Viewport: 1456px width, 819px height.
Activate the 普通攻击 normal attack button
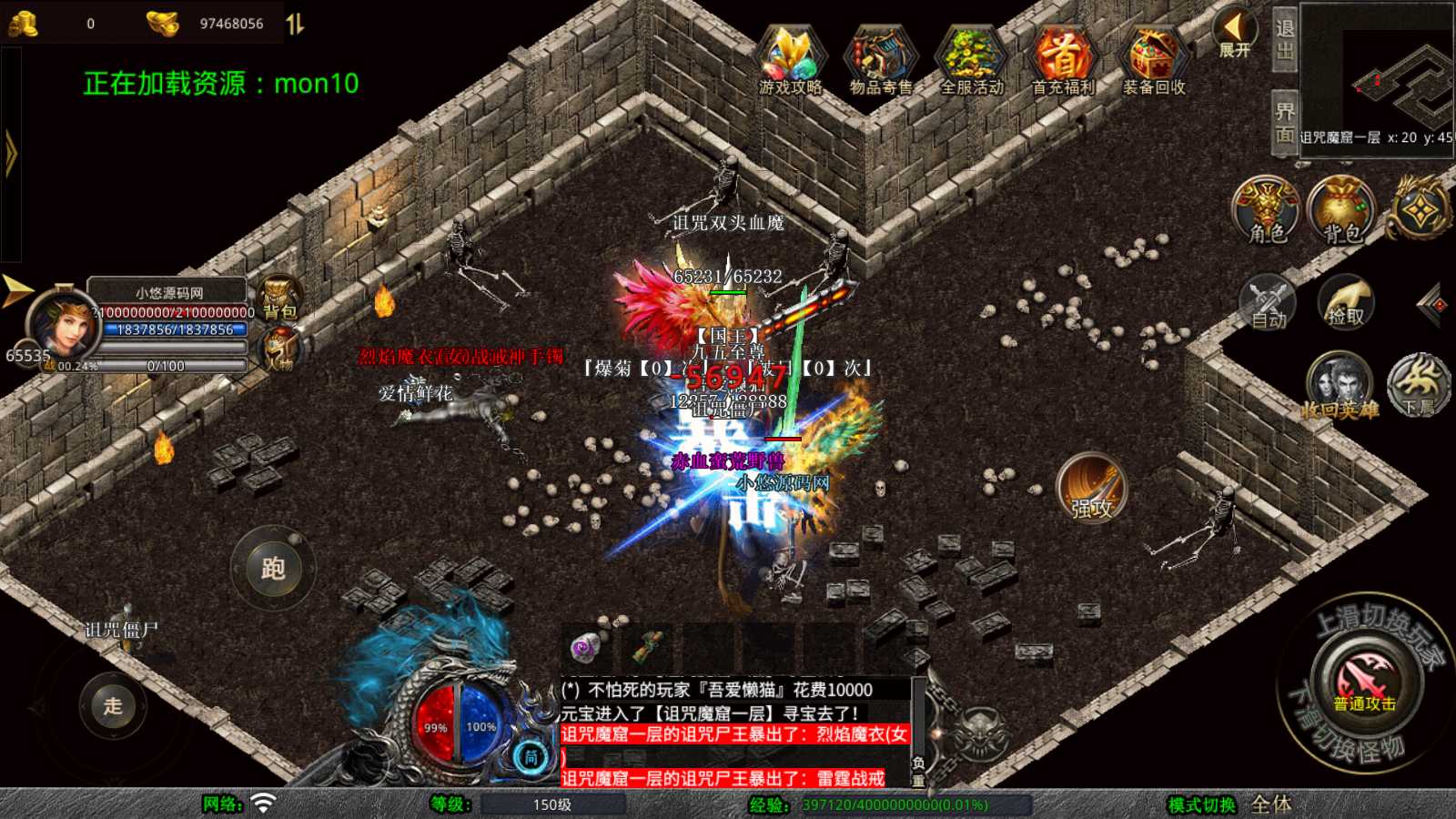pos(1365,682)
